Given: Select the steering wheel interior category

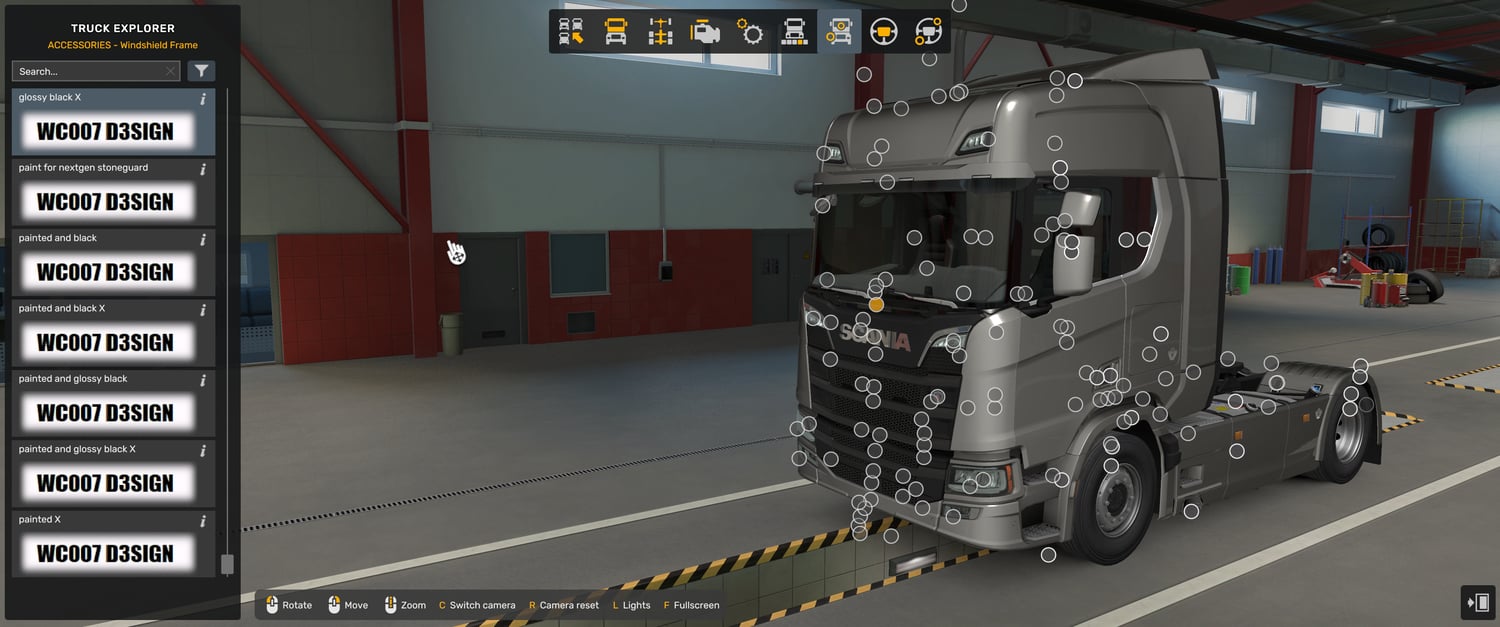Looking at the screenshot, I should [883, 32].
